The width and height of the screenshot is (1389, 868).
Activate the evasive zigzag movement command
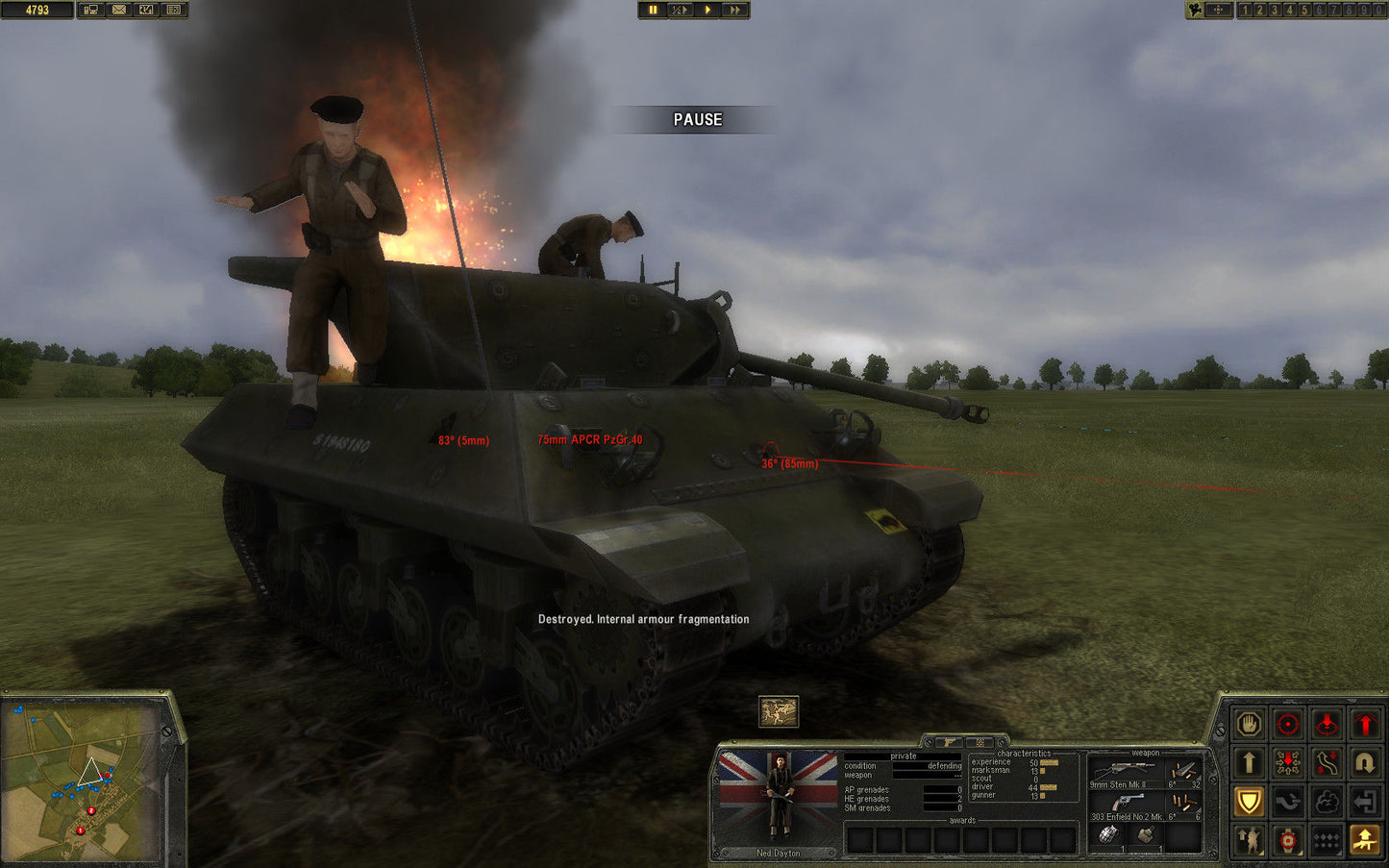[x=1327, y=760]
